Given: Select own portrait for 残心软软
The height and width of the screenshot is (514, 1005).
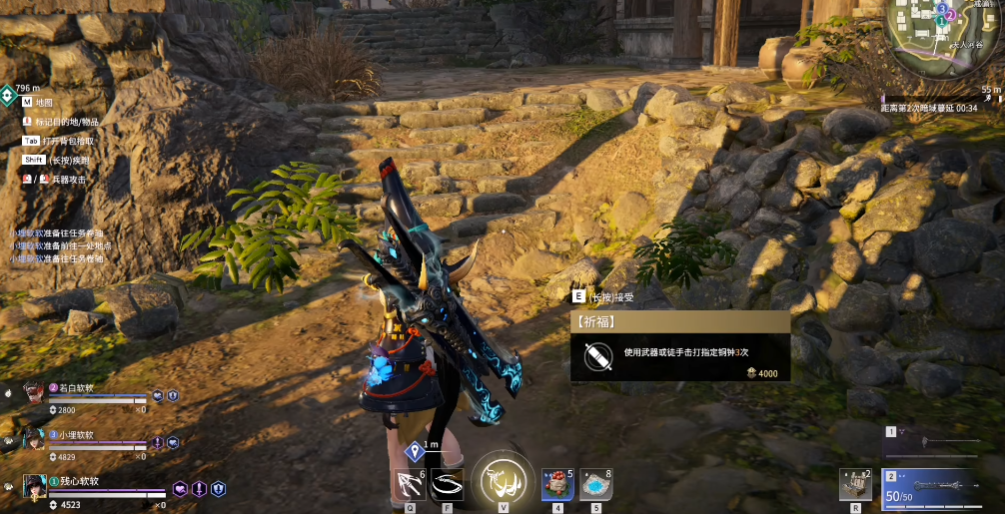Looking at the screenshot, I should point(35,487).
